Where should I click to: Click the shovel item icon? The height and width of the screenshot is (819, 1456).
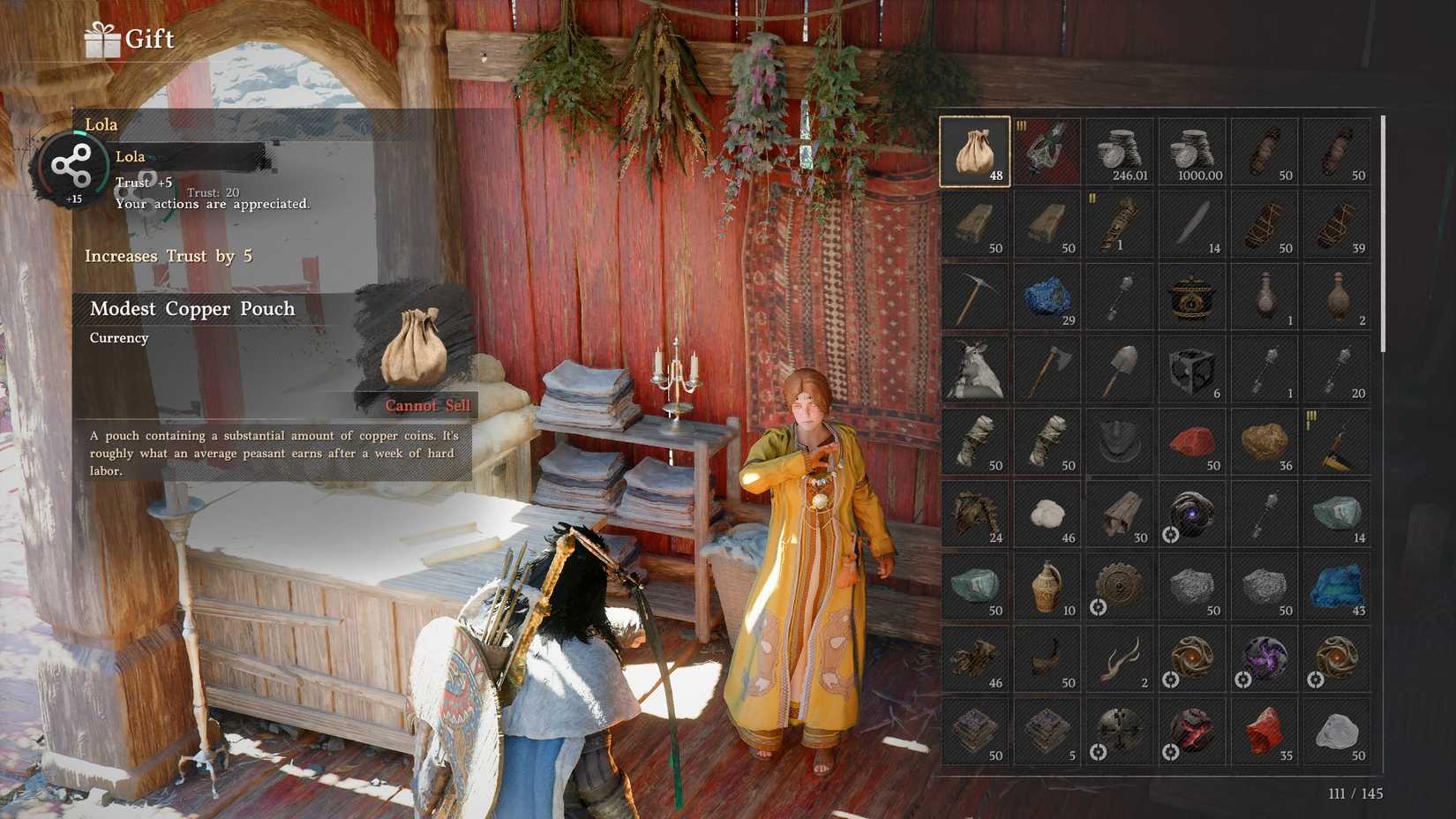point(1120,369)
